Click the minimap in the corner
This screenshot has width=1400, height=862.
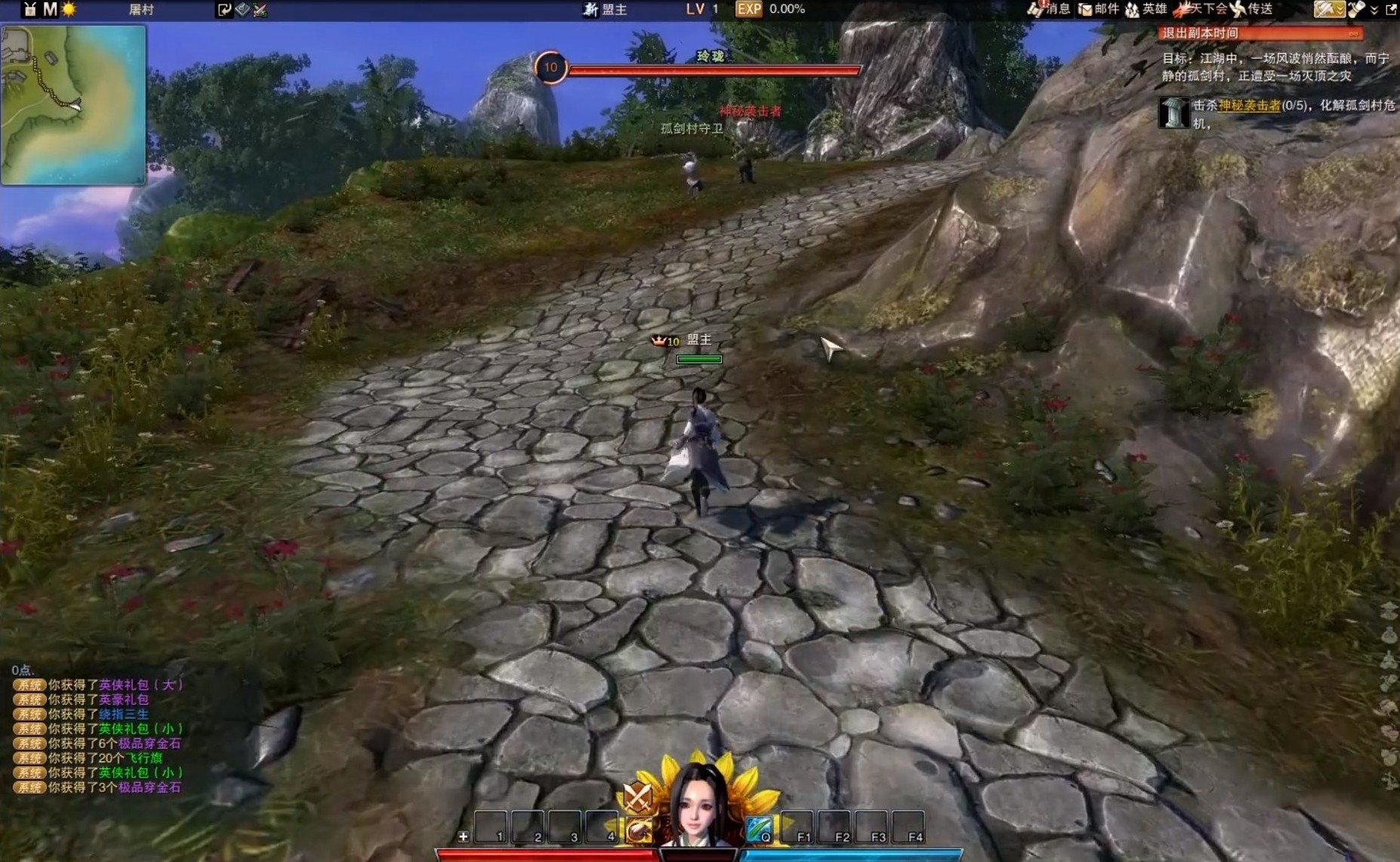(x=73, y=104)
